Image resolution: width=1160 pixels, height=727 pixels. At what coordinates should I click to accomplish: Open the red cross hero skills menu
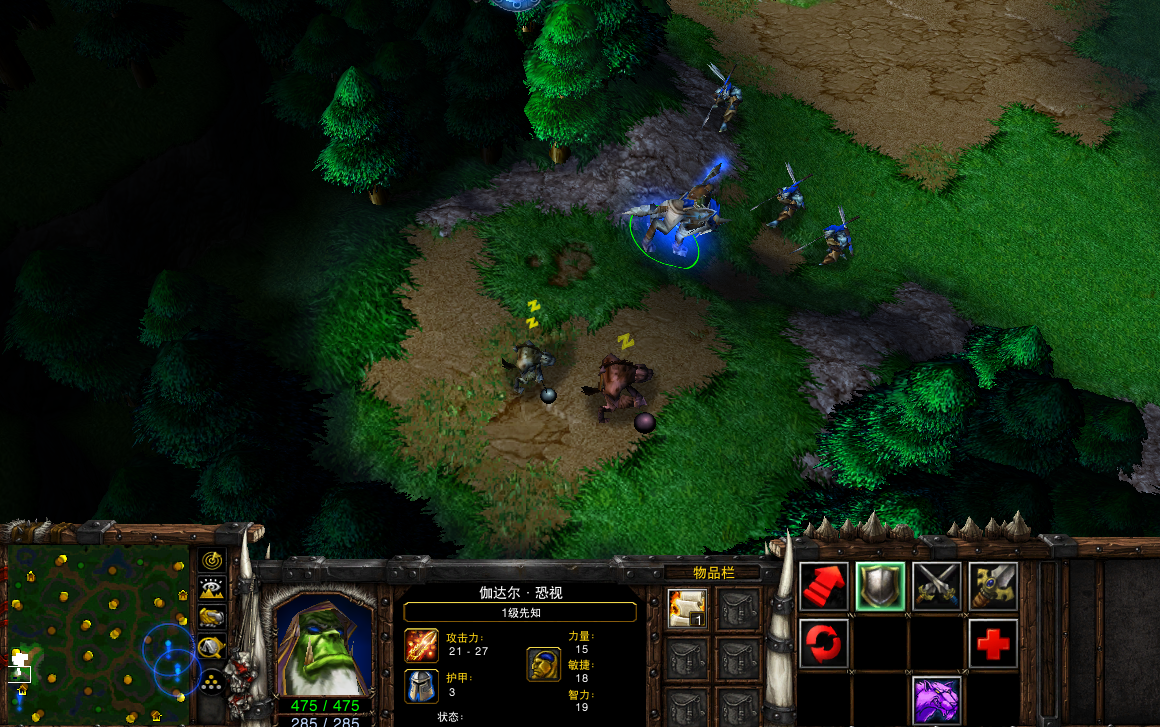(993, 643)
